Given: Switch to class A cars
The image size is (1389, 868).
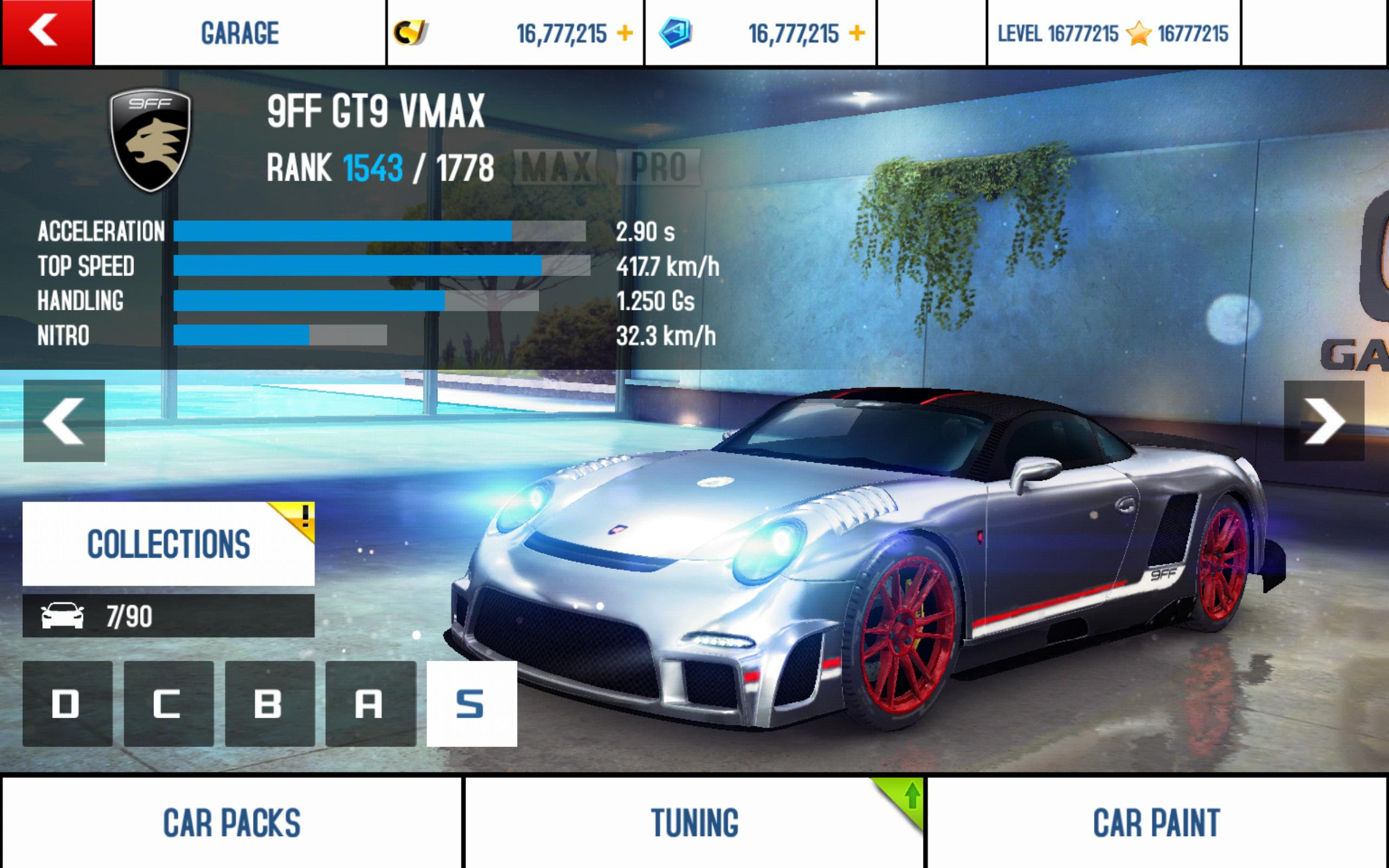Looking at the screenshot, I should pos(370,703).
